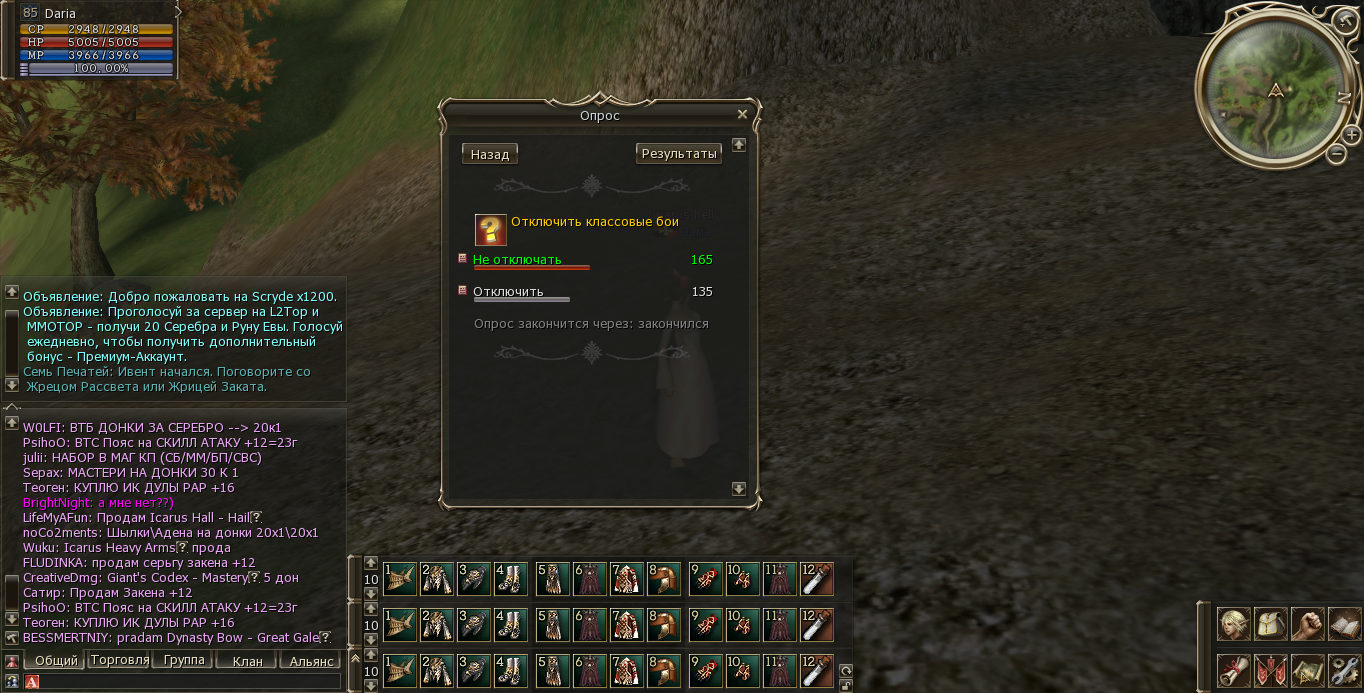Switch to the Общий chat tab
Screen dimensions: 1364x693
click(x=55, y=661)
